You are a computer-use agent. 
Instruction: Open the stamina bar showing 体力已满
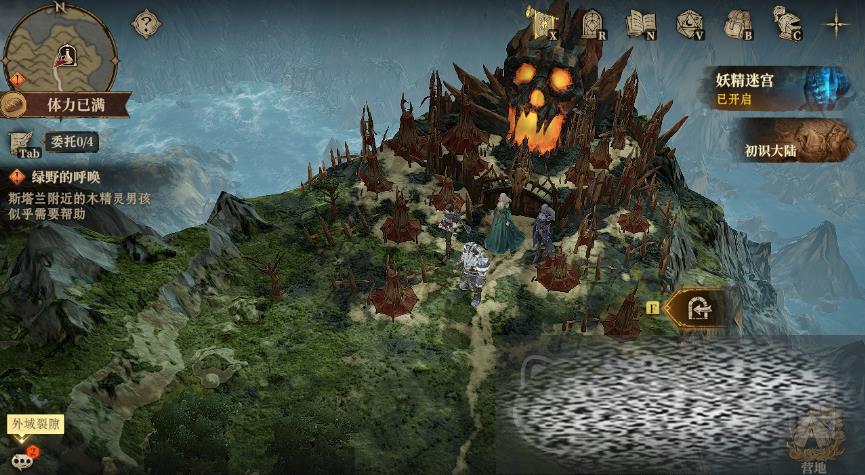pos(62,103)
